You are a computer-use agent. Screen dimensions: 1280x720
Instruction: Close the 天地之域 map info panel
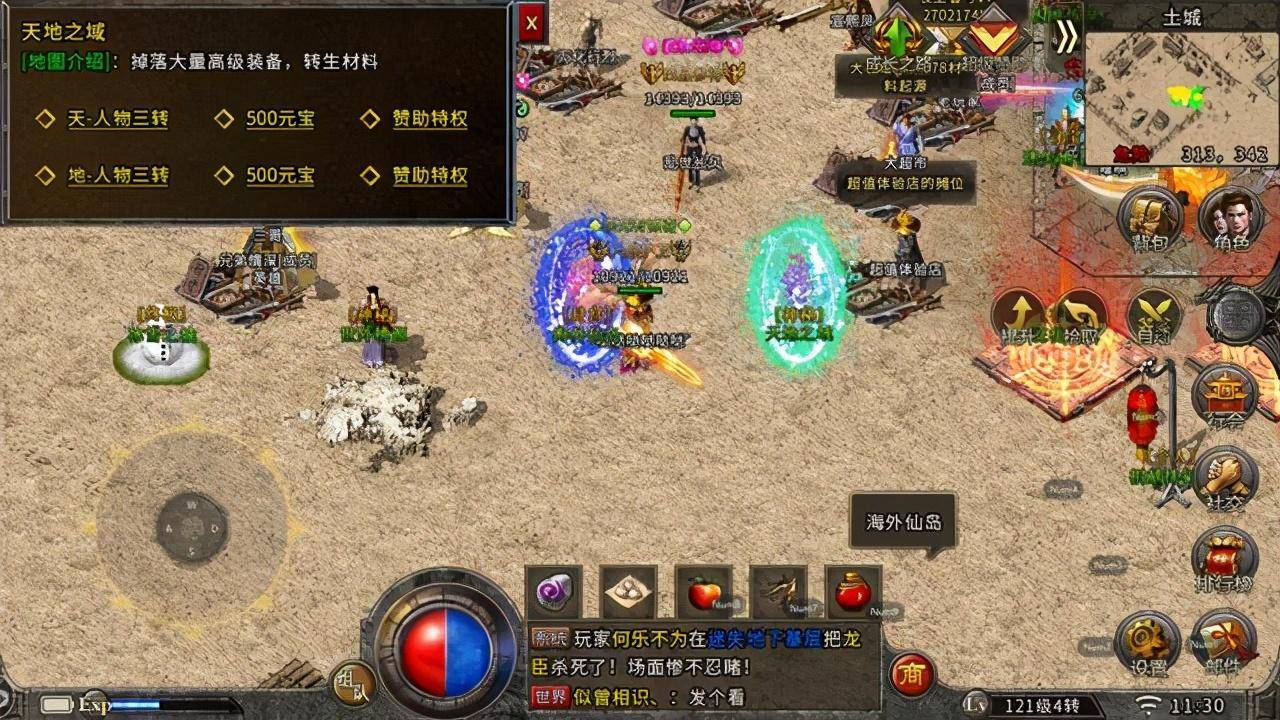pyautogui.click(x=531, y=21)
